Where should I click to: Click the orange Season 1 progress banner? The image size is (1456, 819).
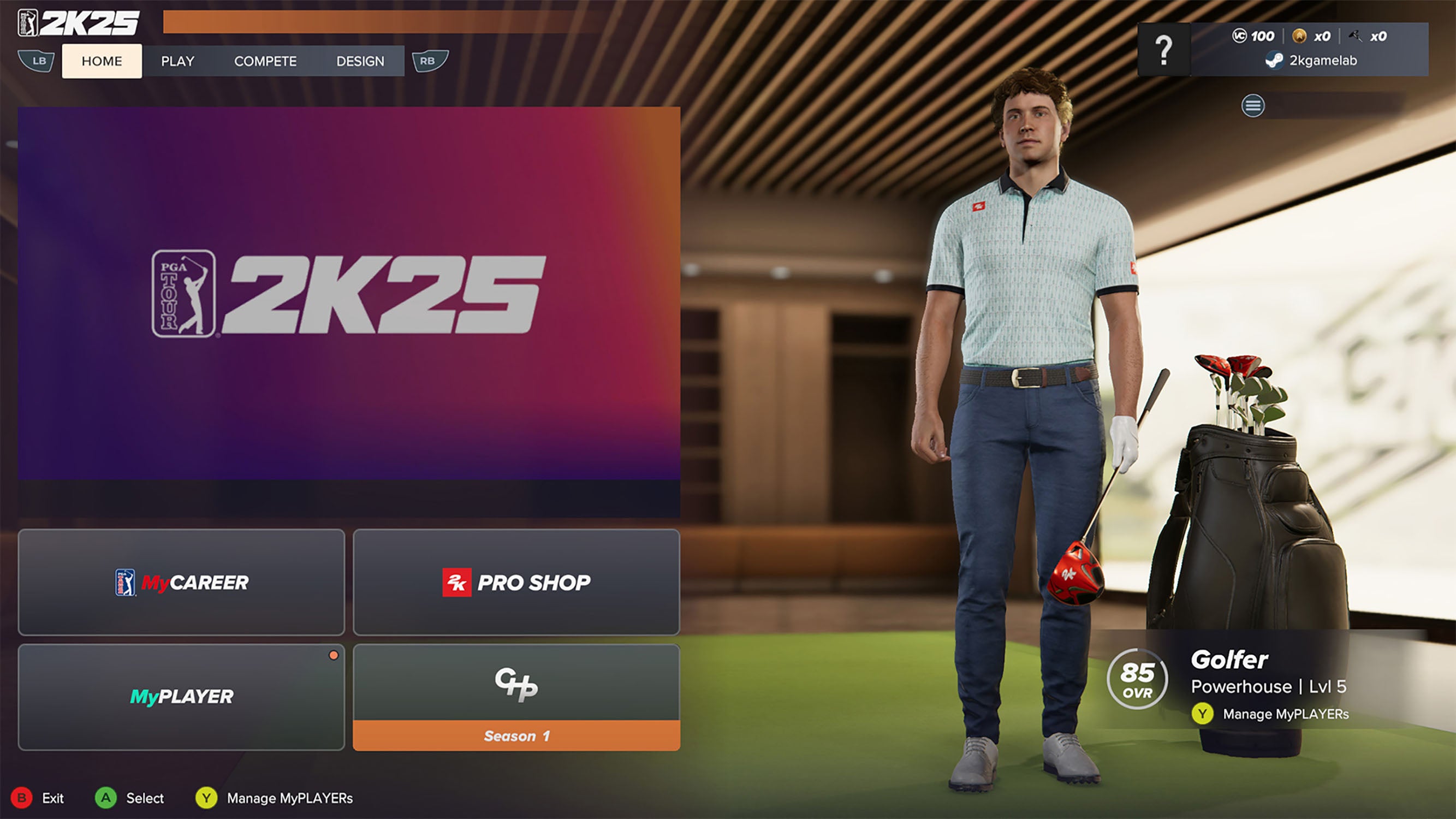pyautogui.click(x=516, y=735)
